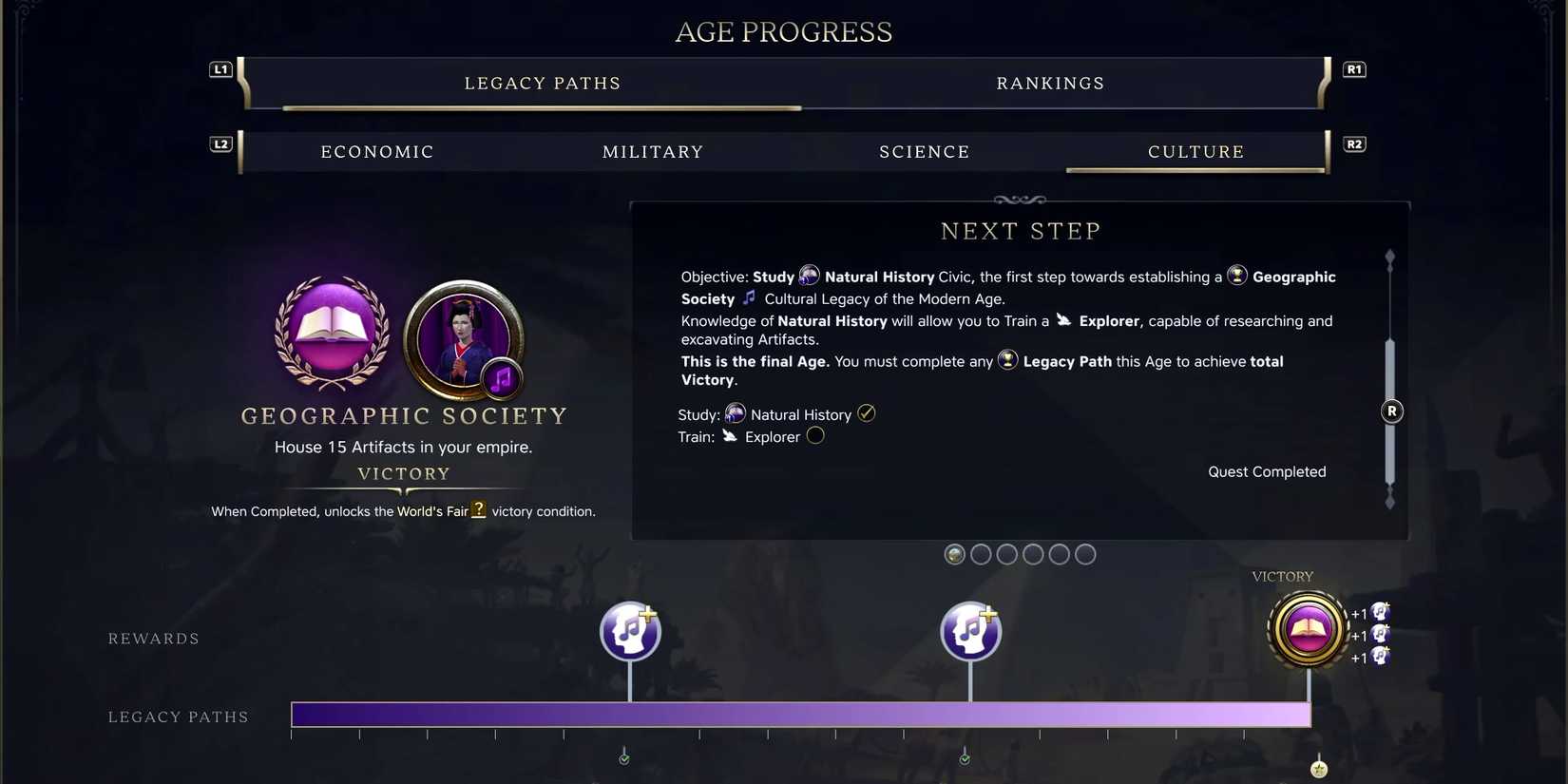Select the Economic legacy category
The height and width of the screenshot is (784, 1568).
(x=376, y=151)
